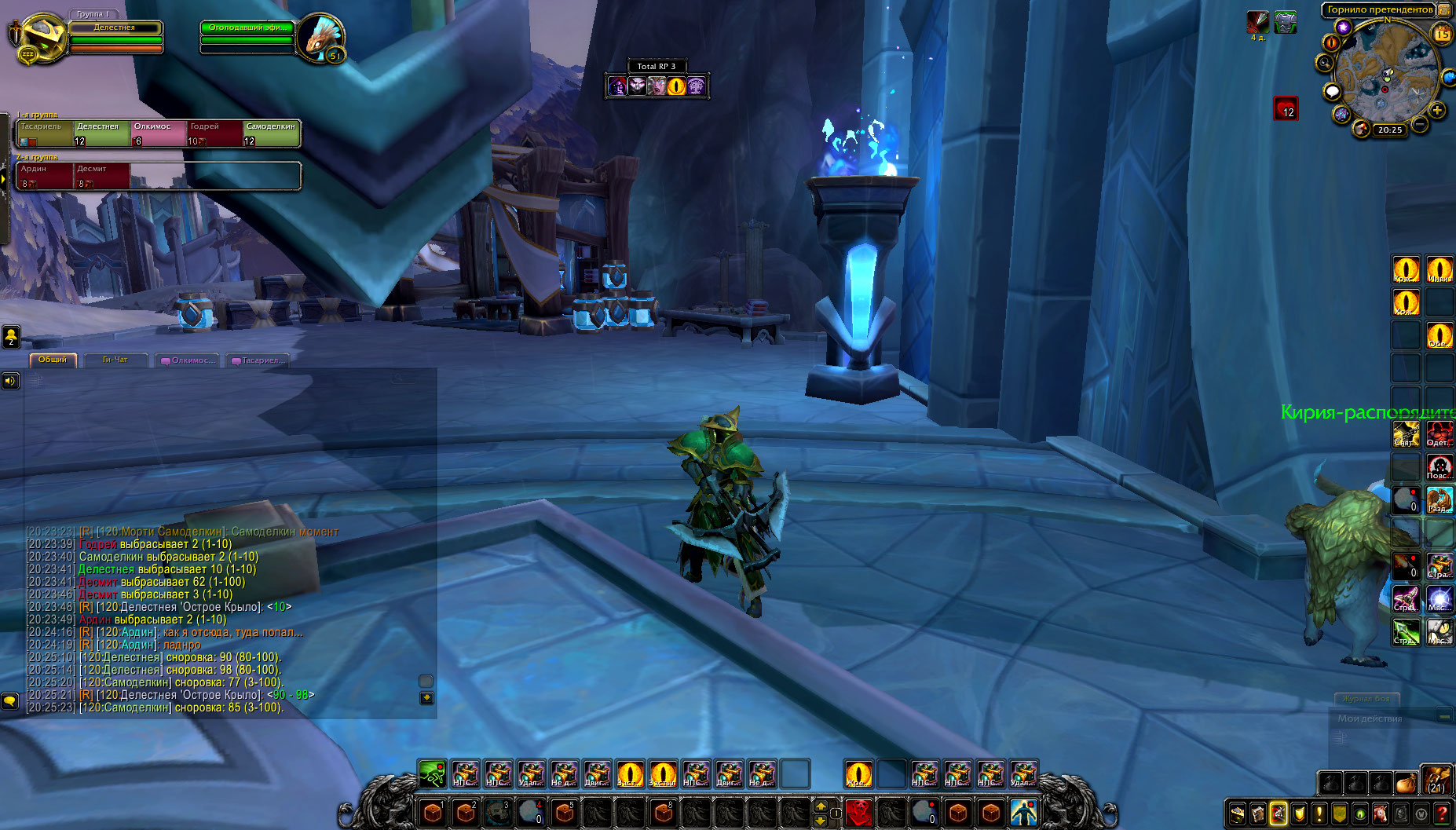Click the target pet portrait frame

point(320,38)
